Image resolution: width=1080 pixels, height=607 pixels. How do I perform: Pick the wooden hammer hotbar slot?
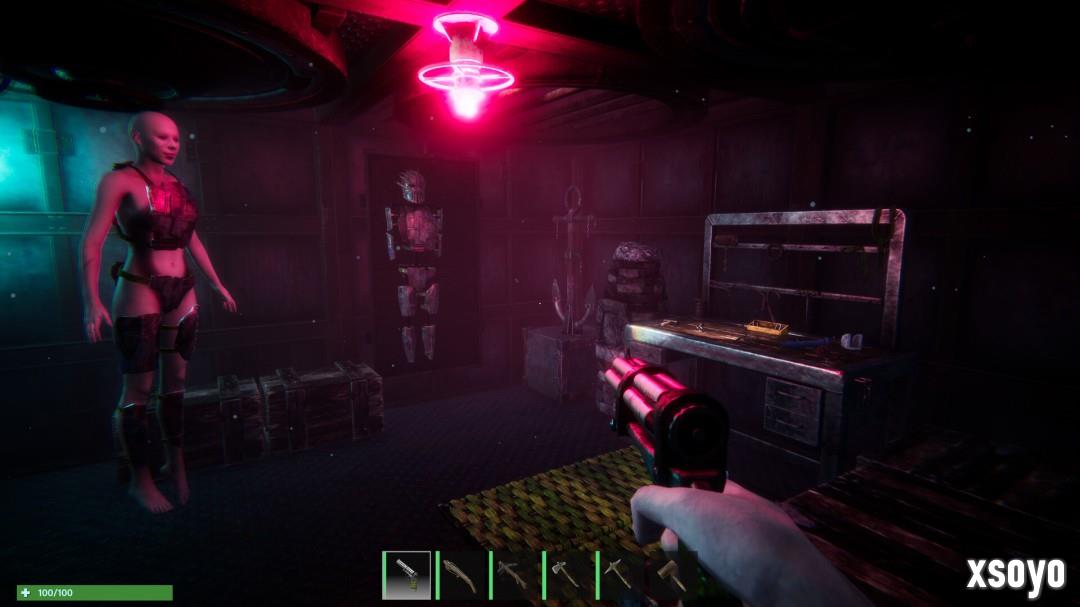pos(671,575)
